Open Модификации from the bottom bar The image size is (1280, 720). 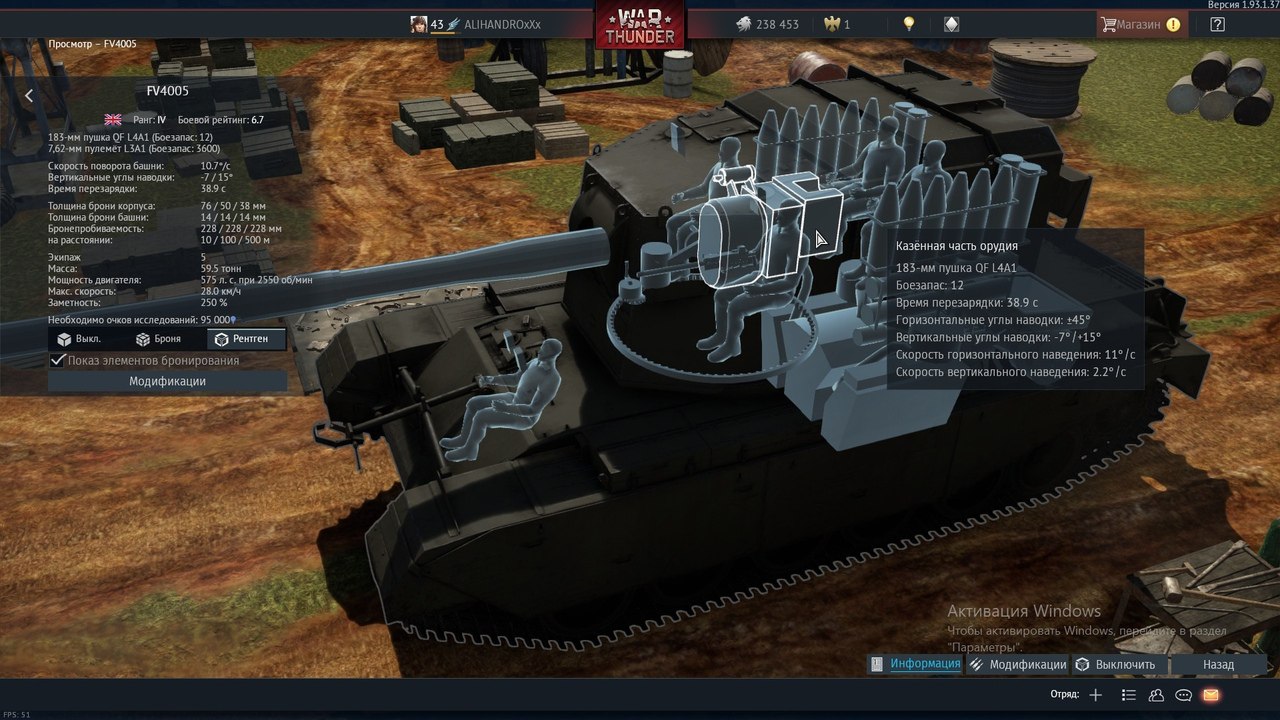pyautogui.click(x=1018, y=664)
